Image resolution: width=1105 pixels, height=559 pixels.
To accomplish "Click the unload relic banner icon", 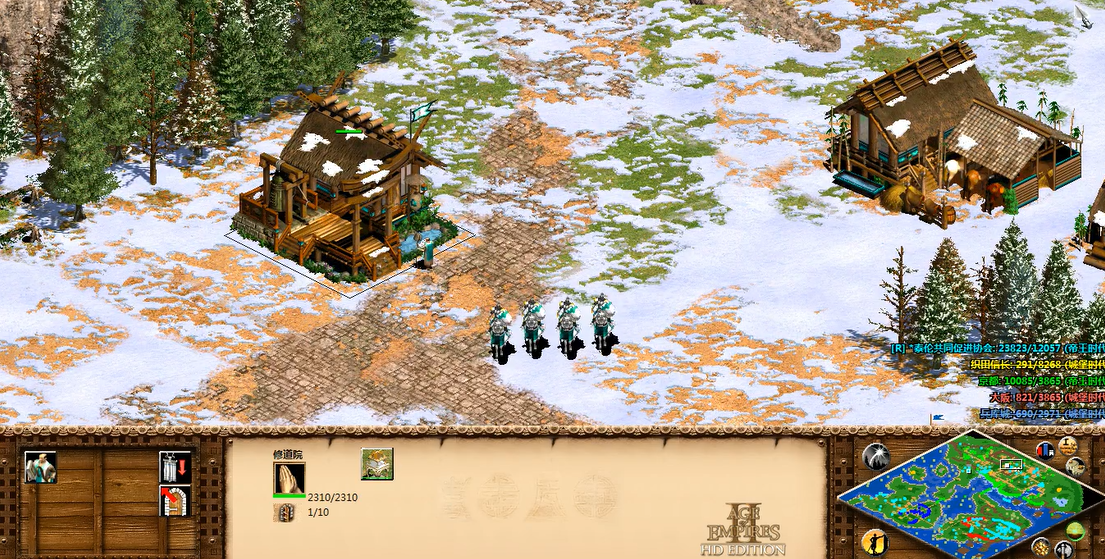I will [x=175, y=466].
